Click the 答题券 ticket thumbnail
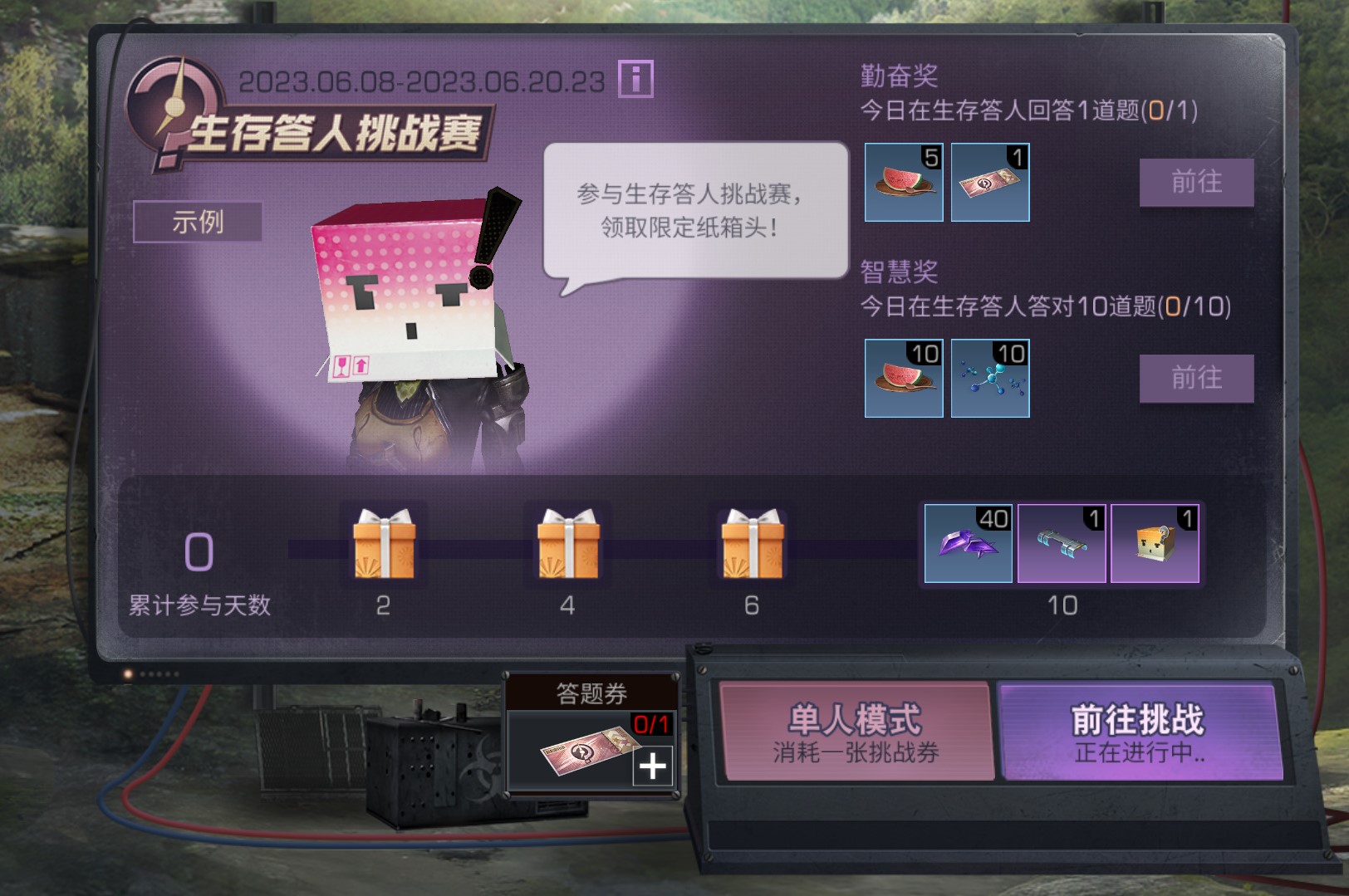 [586, 752]
